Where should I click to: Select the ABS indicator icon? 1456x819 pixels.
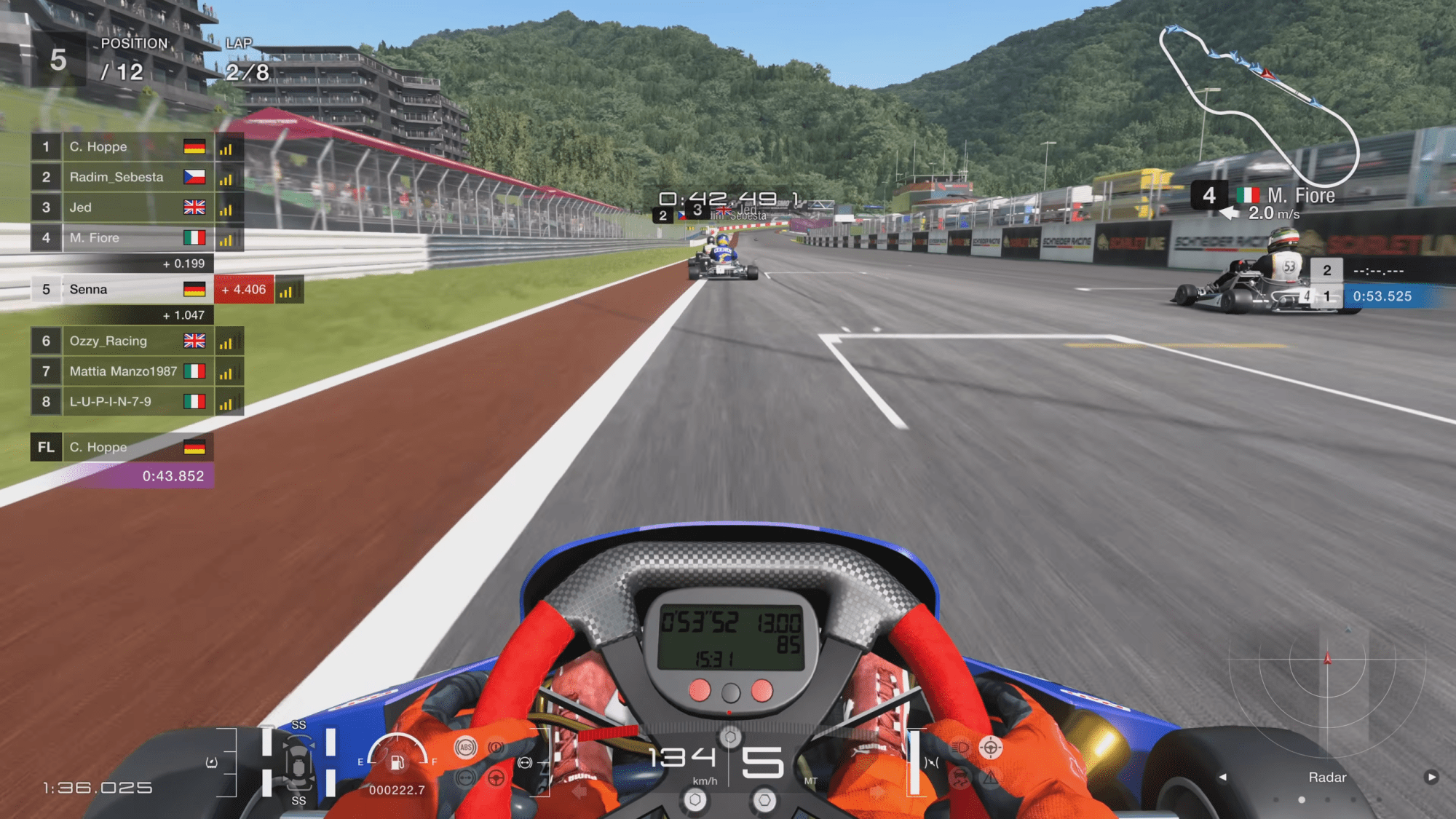click(464, 747)
